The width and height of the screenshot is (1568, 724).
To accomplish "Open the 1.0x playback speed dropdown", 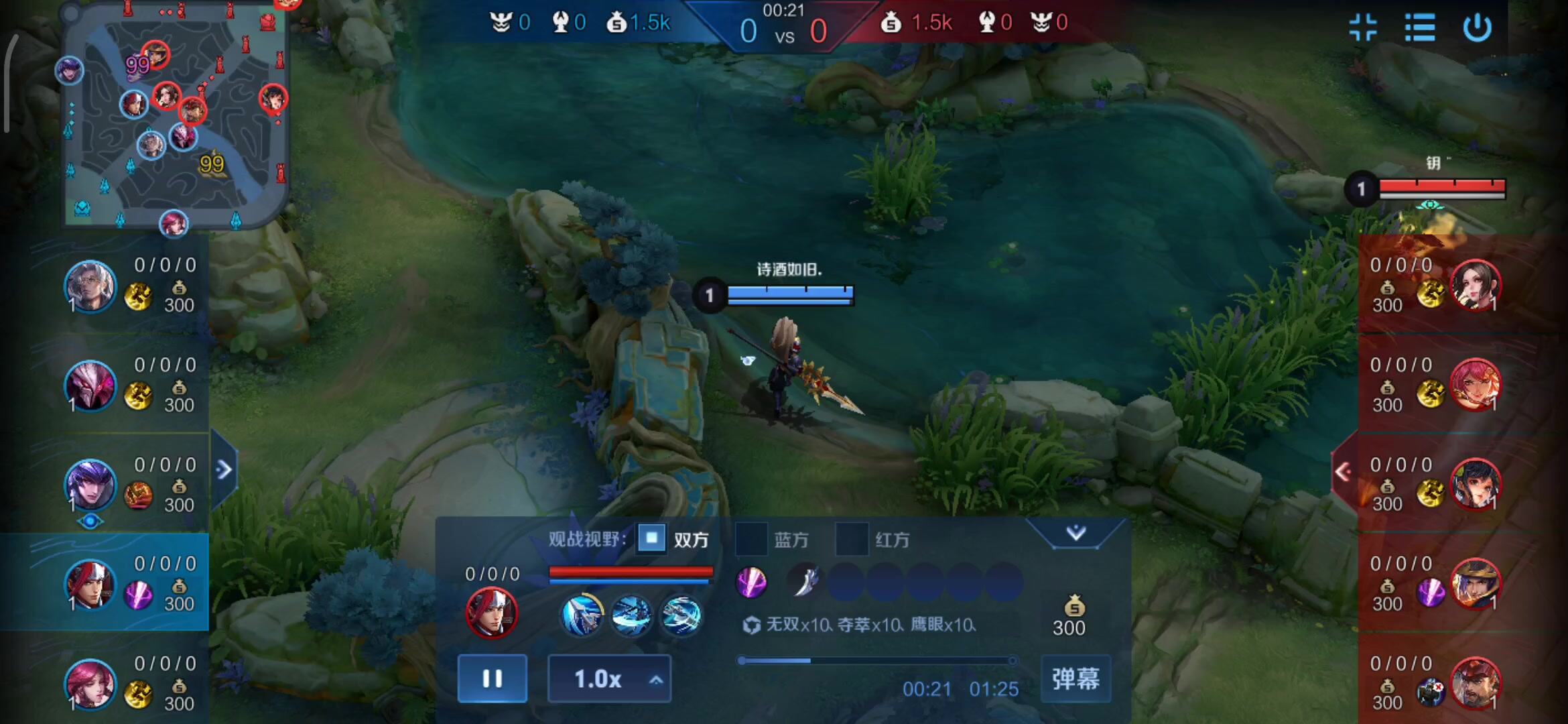I will click(x=608, y=678).
